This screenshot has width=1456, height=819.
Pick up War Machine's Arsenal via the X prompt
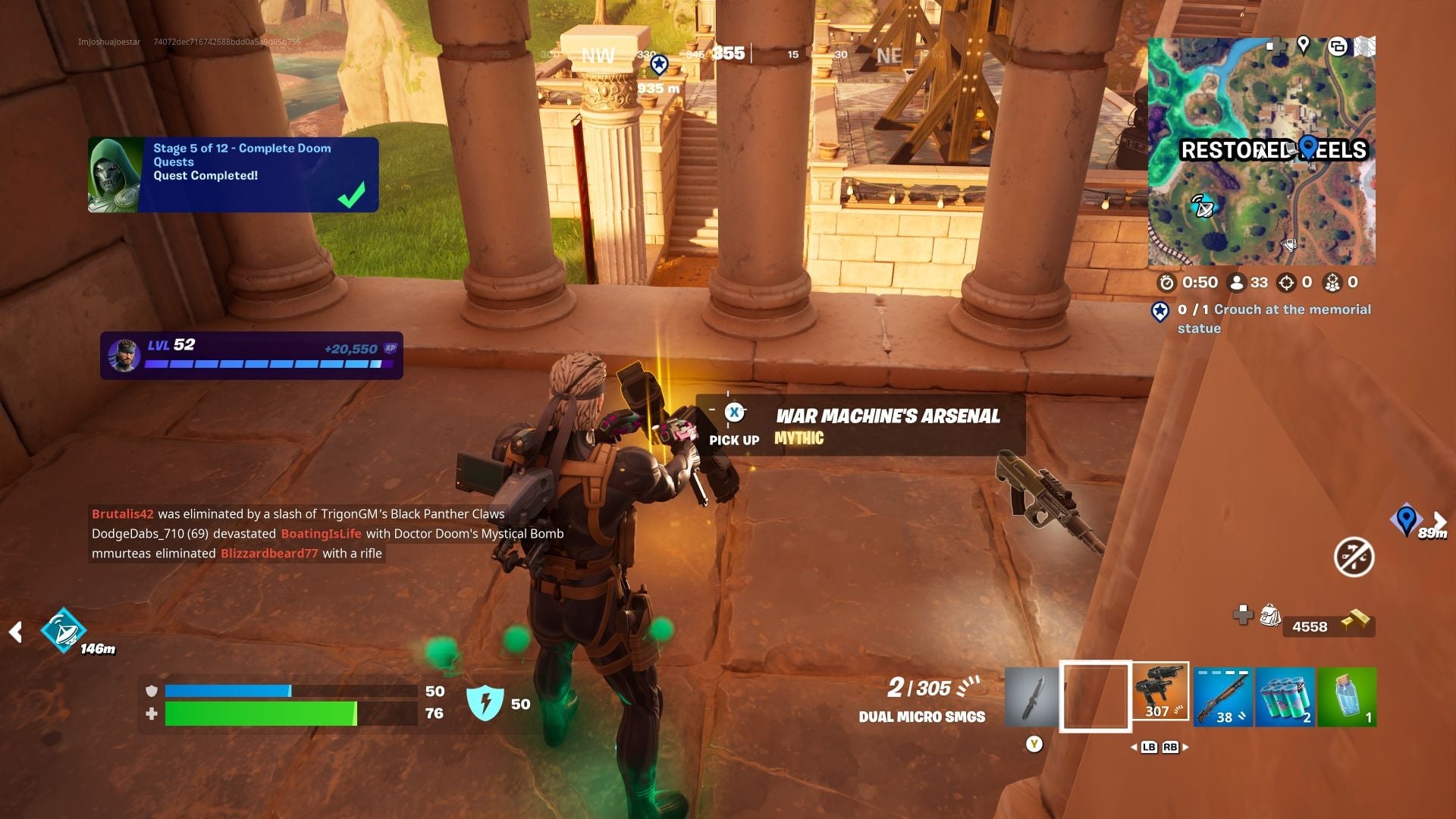pos(733,413)
